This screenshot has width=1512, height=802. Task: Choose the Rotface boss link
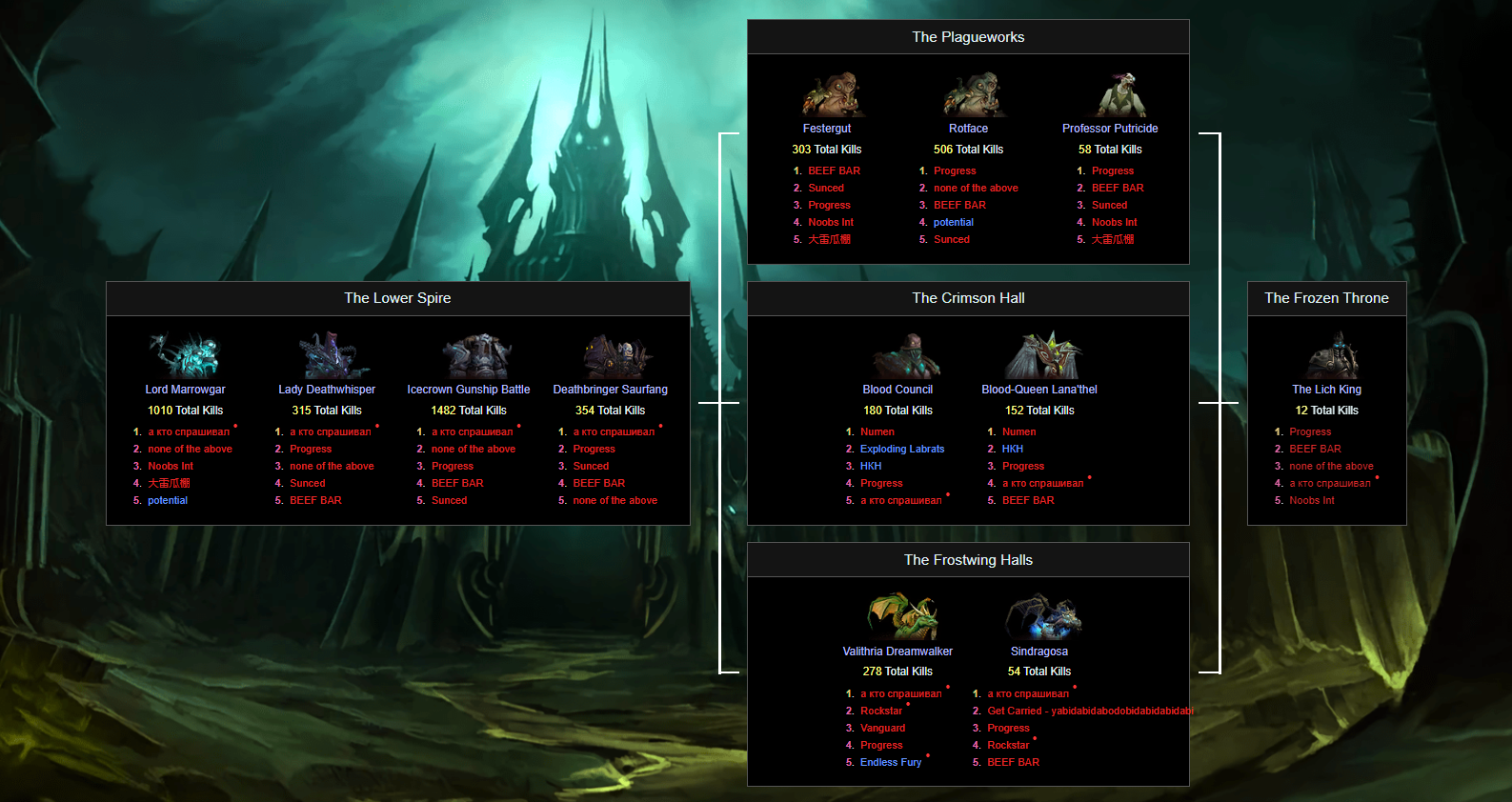(968, 129)
